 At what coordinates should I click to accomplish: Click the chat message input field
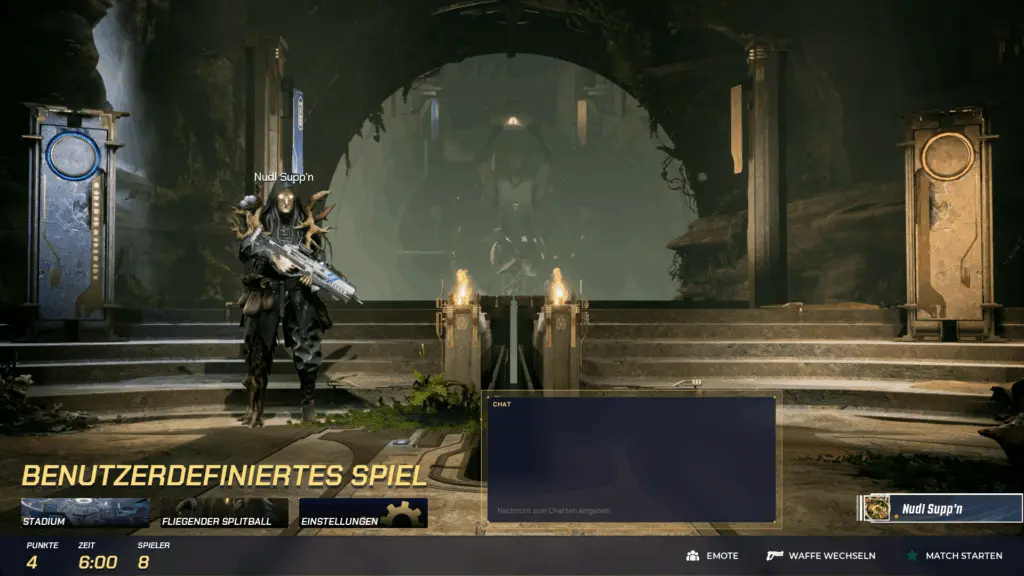pyautogui.click(x=630, y=510)
